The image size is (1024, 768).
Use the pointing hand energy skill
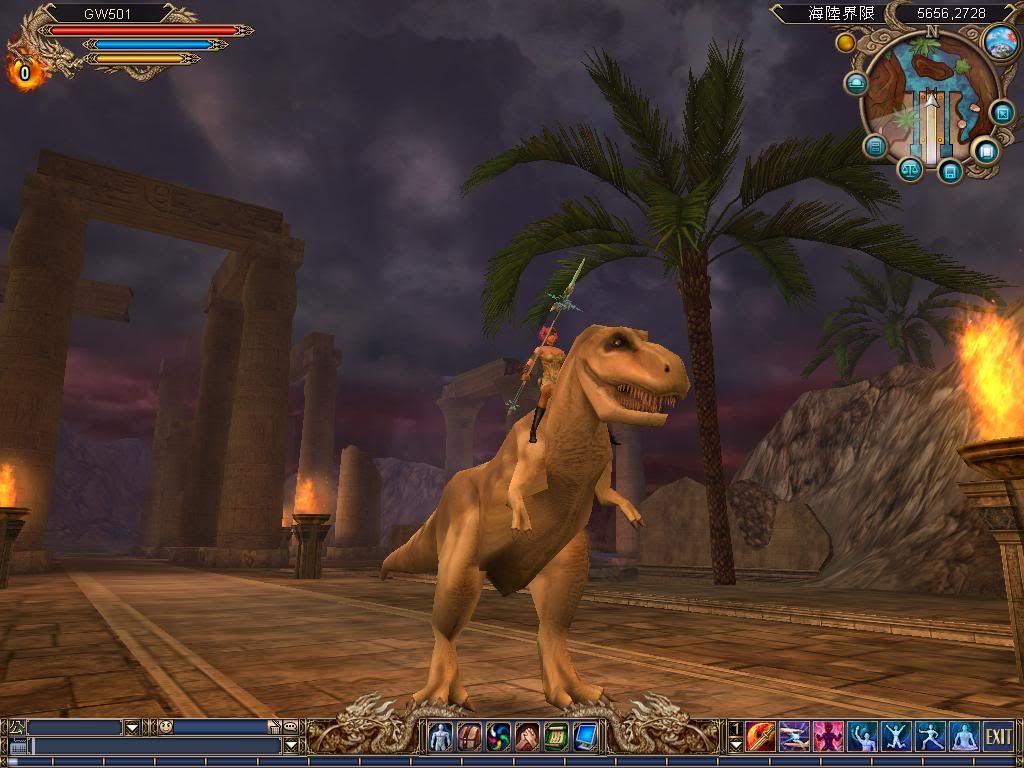[x=795, y=737]
